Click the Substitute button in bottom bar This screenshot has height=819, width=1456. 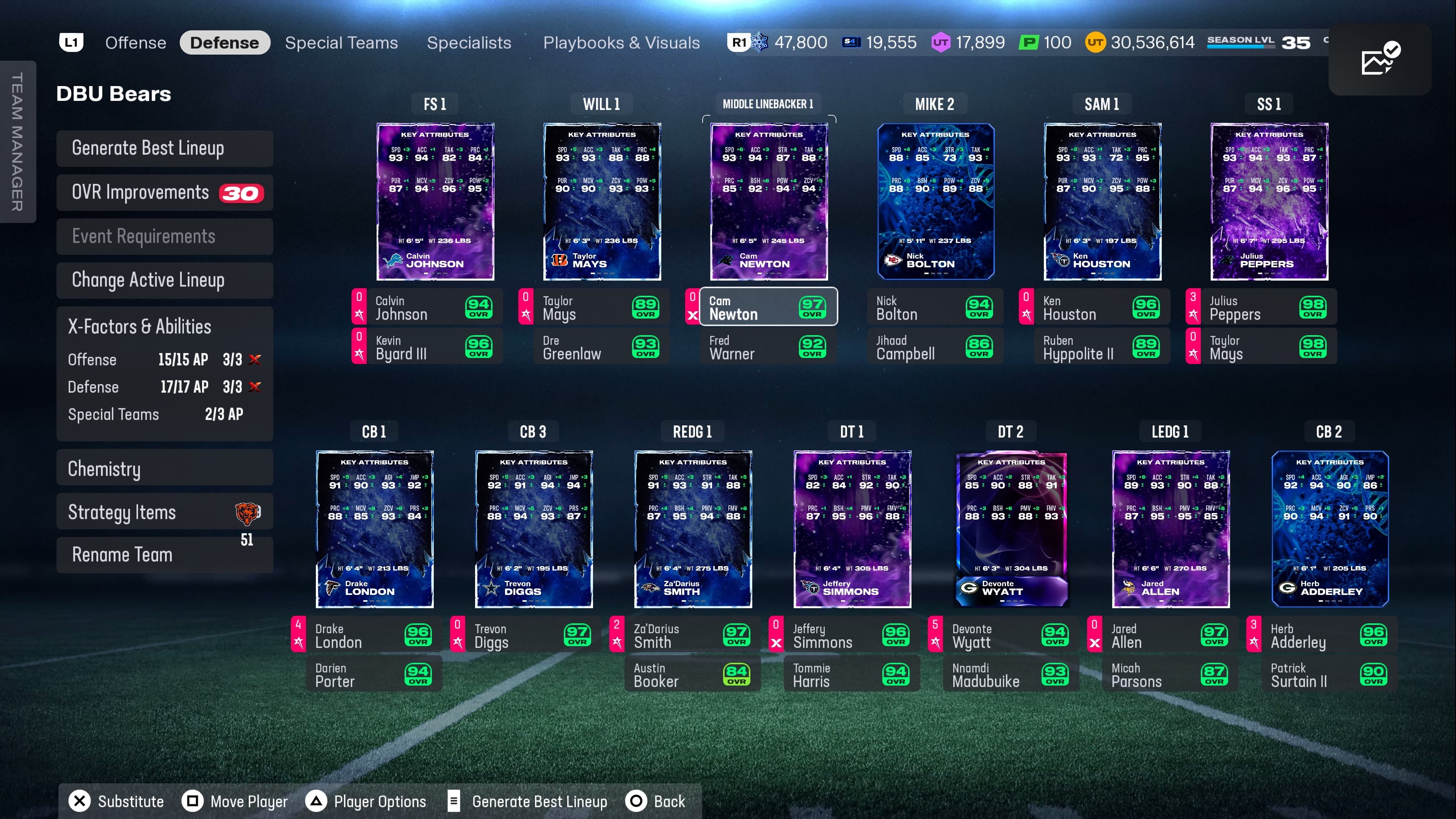click(116, 801)
